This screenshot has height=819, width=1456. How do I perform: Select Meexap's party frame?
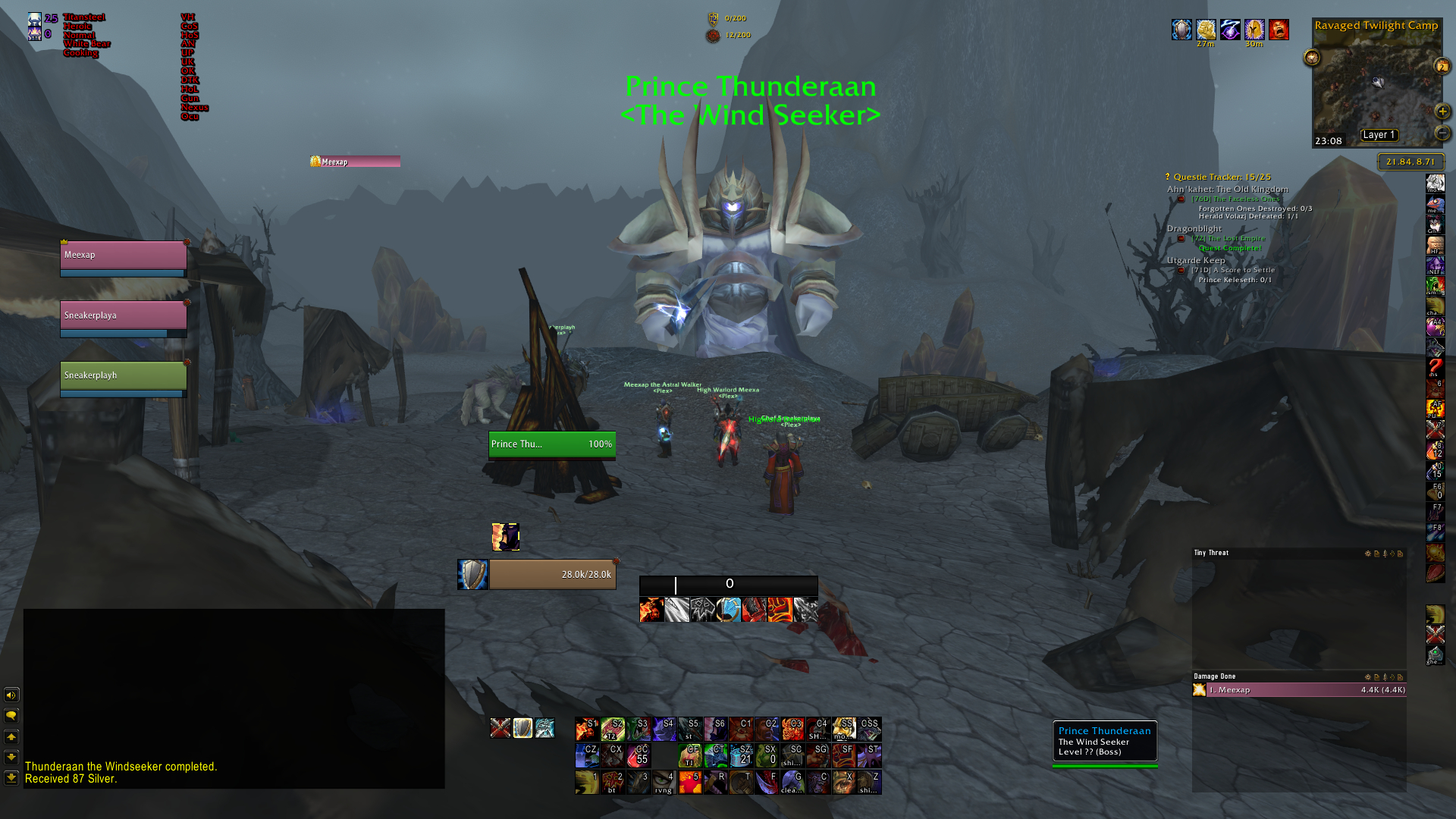pos(123,256)
